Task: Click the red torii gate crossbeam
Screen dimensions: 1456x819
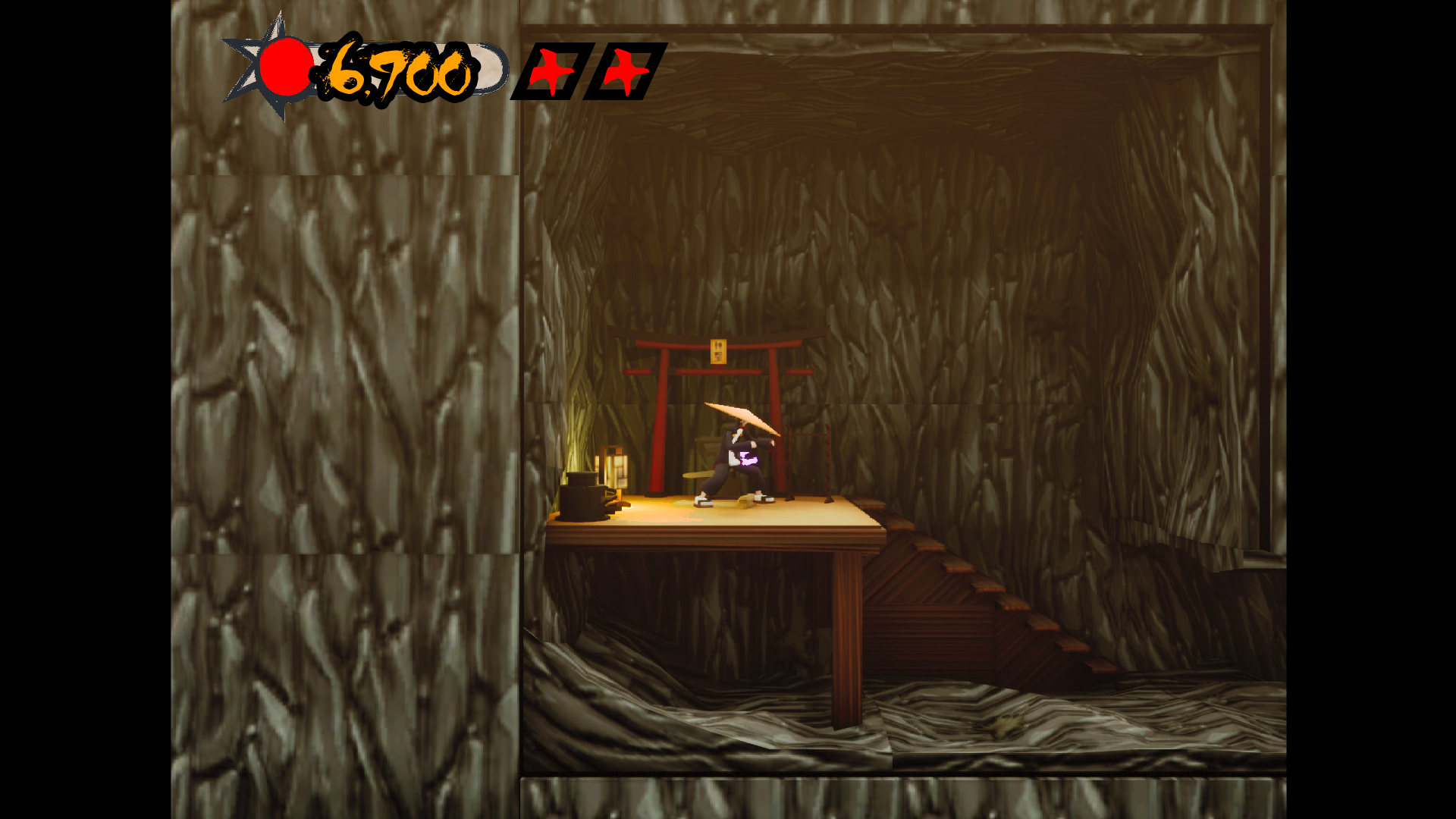Action: click(x=720, y=373)
